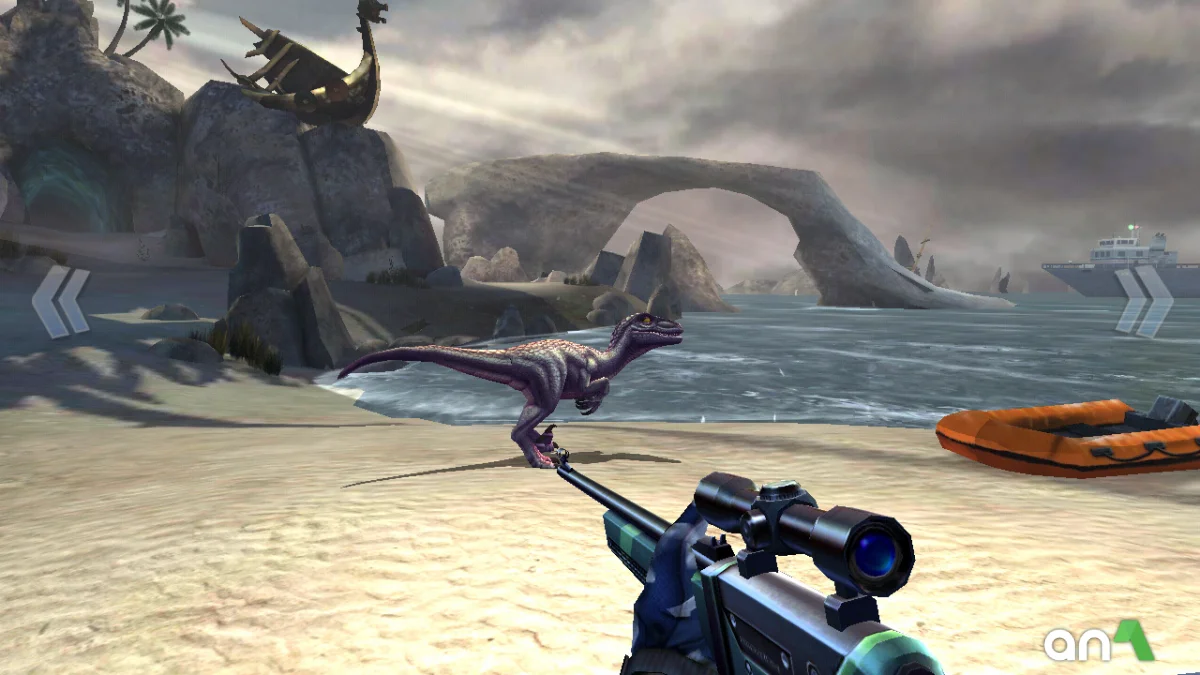
Task: Tap the right double-chevron arrow
Action: pos(1144,300)
